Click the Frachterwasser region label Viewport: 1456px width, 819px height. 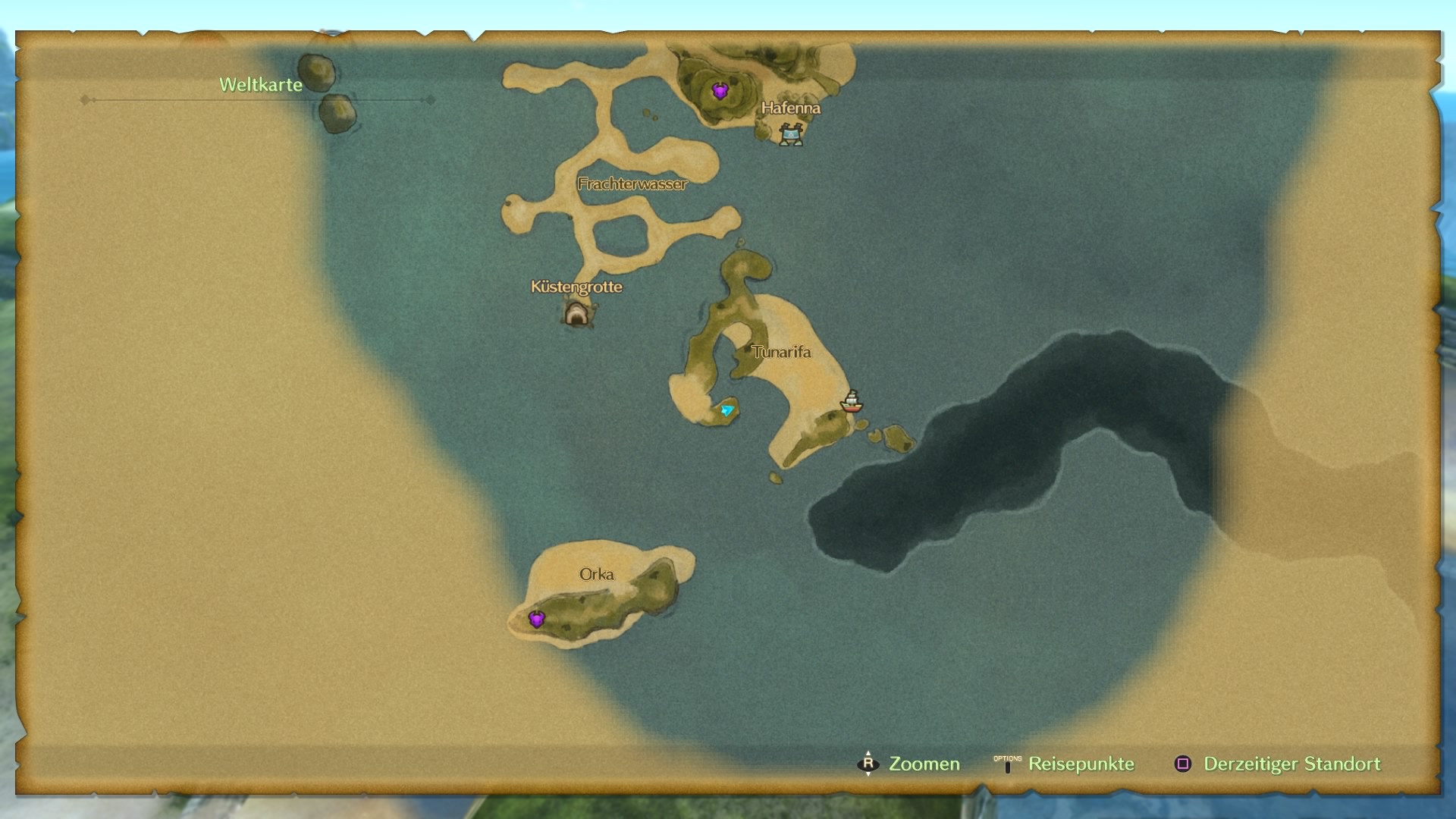(x=632, y=184)
